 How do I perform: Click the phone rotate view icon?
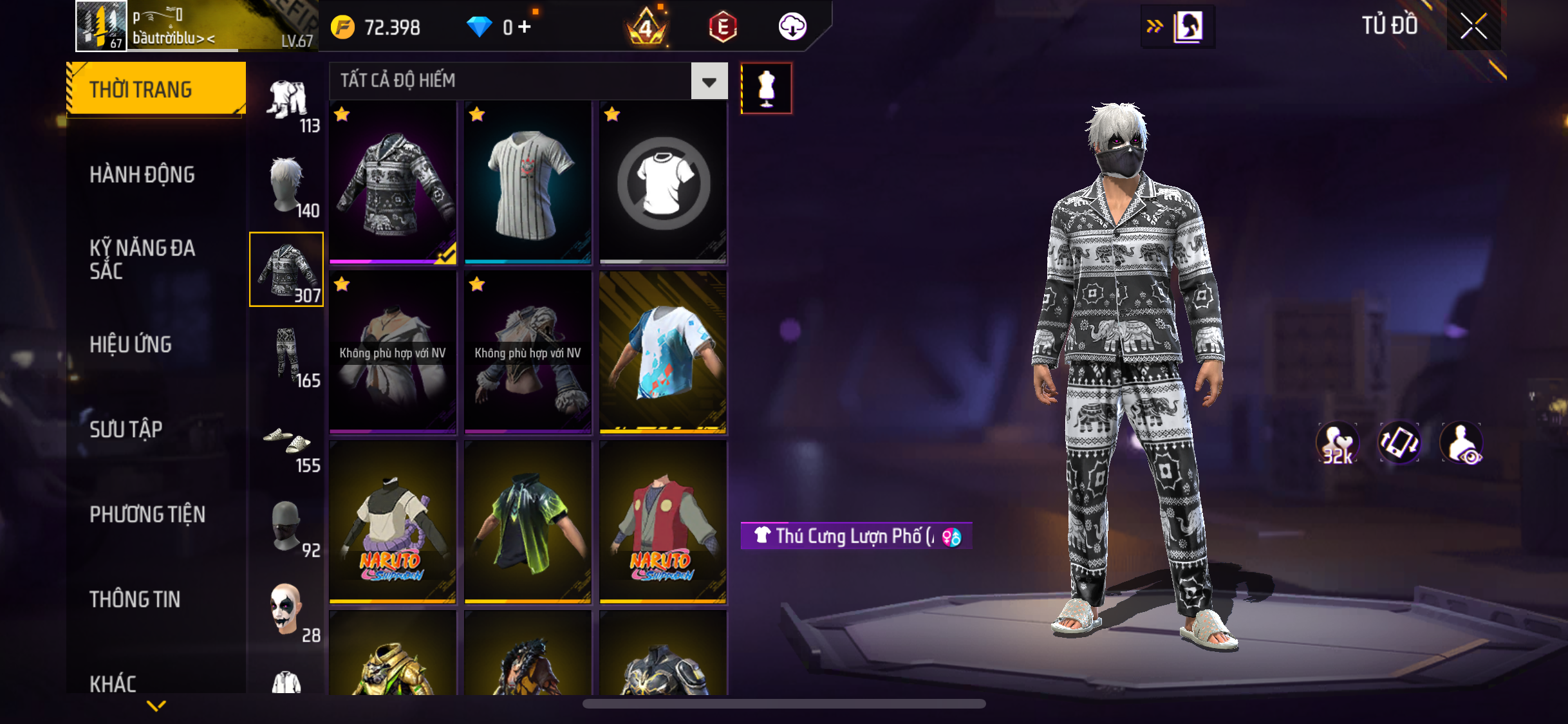[x=1399, y=443]
